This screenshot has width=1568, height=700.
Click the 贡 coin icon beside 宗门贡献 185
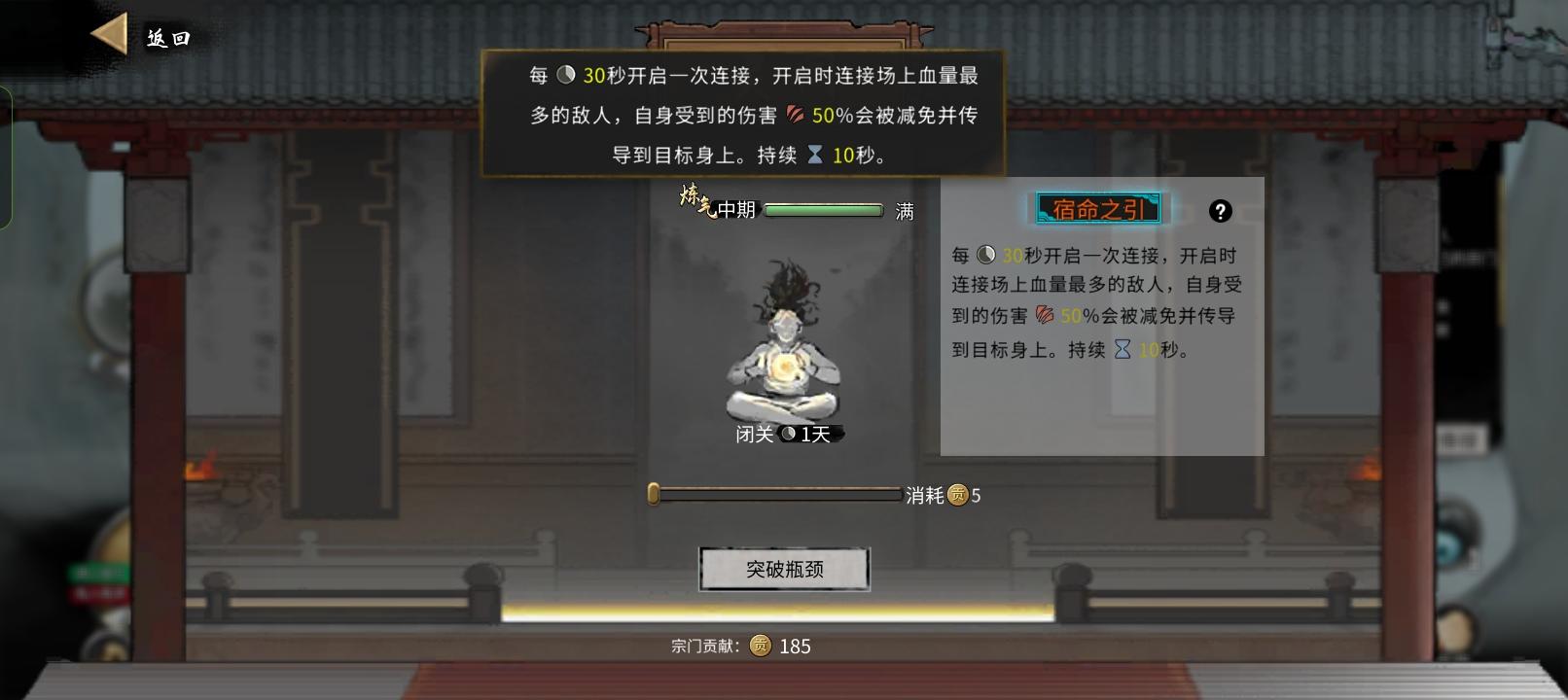(x=761, y=646)
